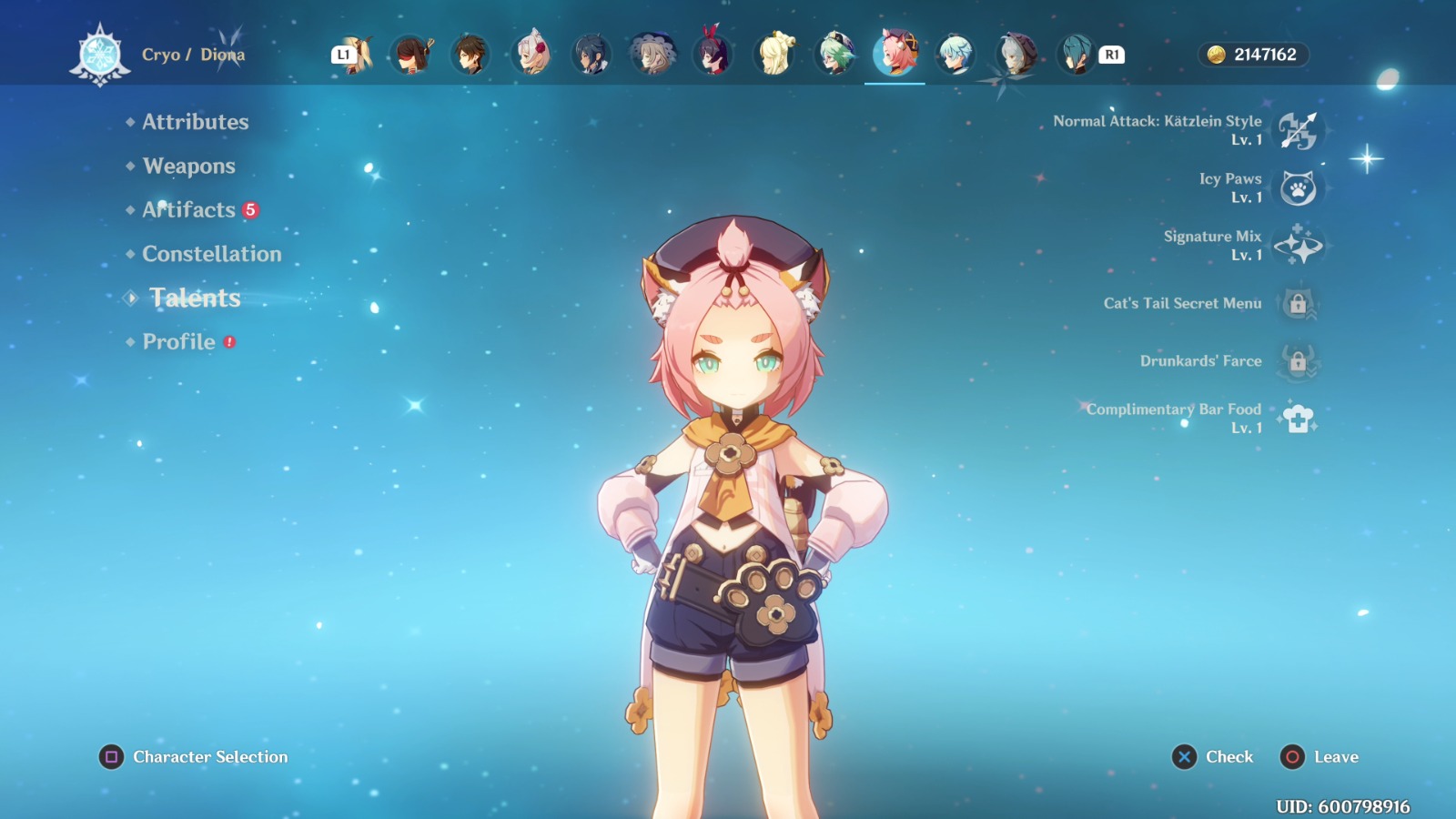Screen dimensions: 1456x819
Task: Open the Constellation menu entry
Action: click(x=211, y=254)
